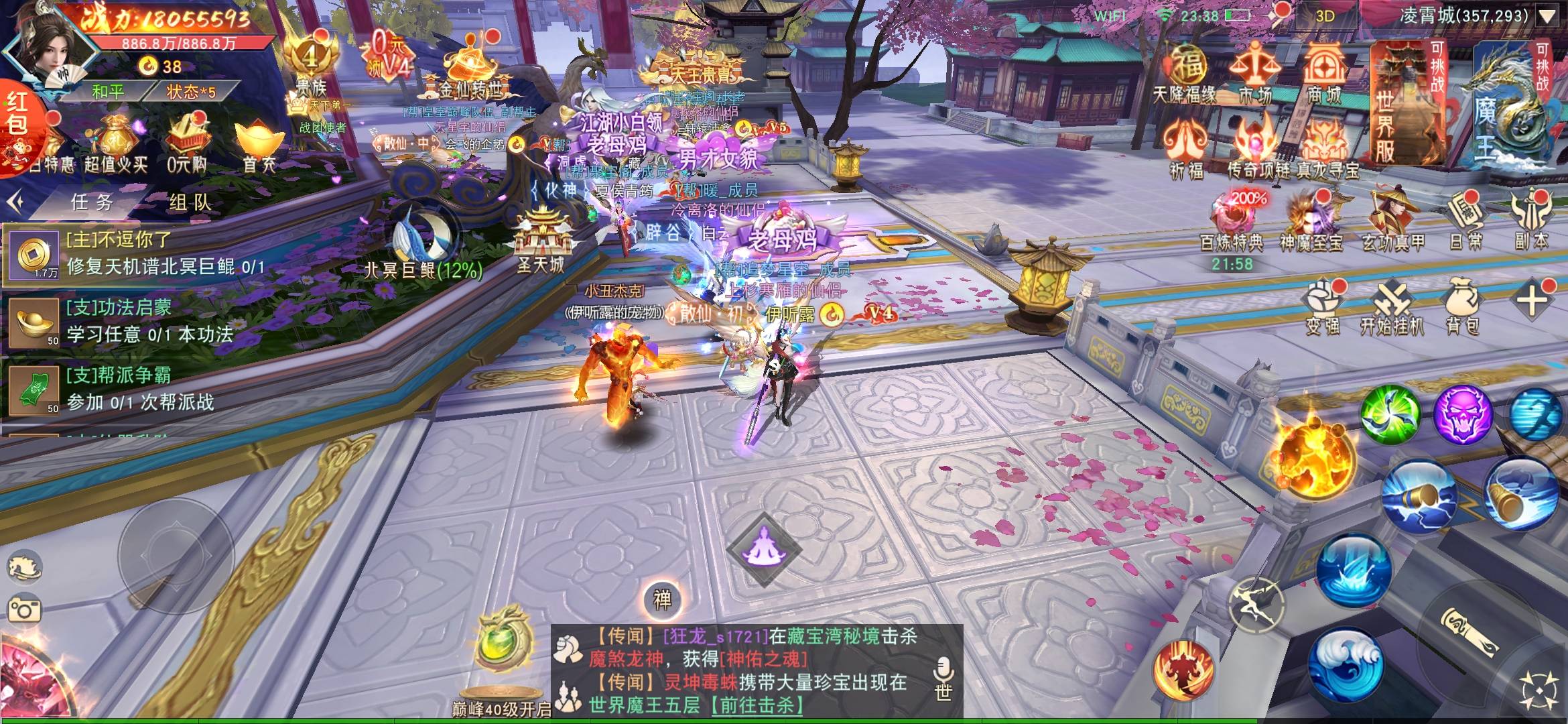
Task: Toggle the 3D camera view button
Action: pyautogui.click(x=1325, y=16)
